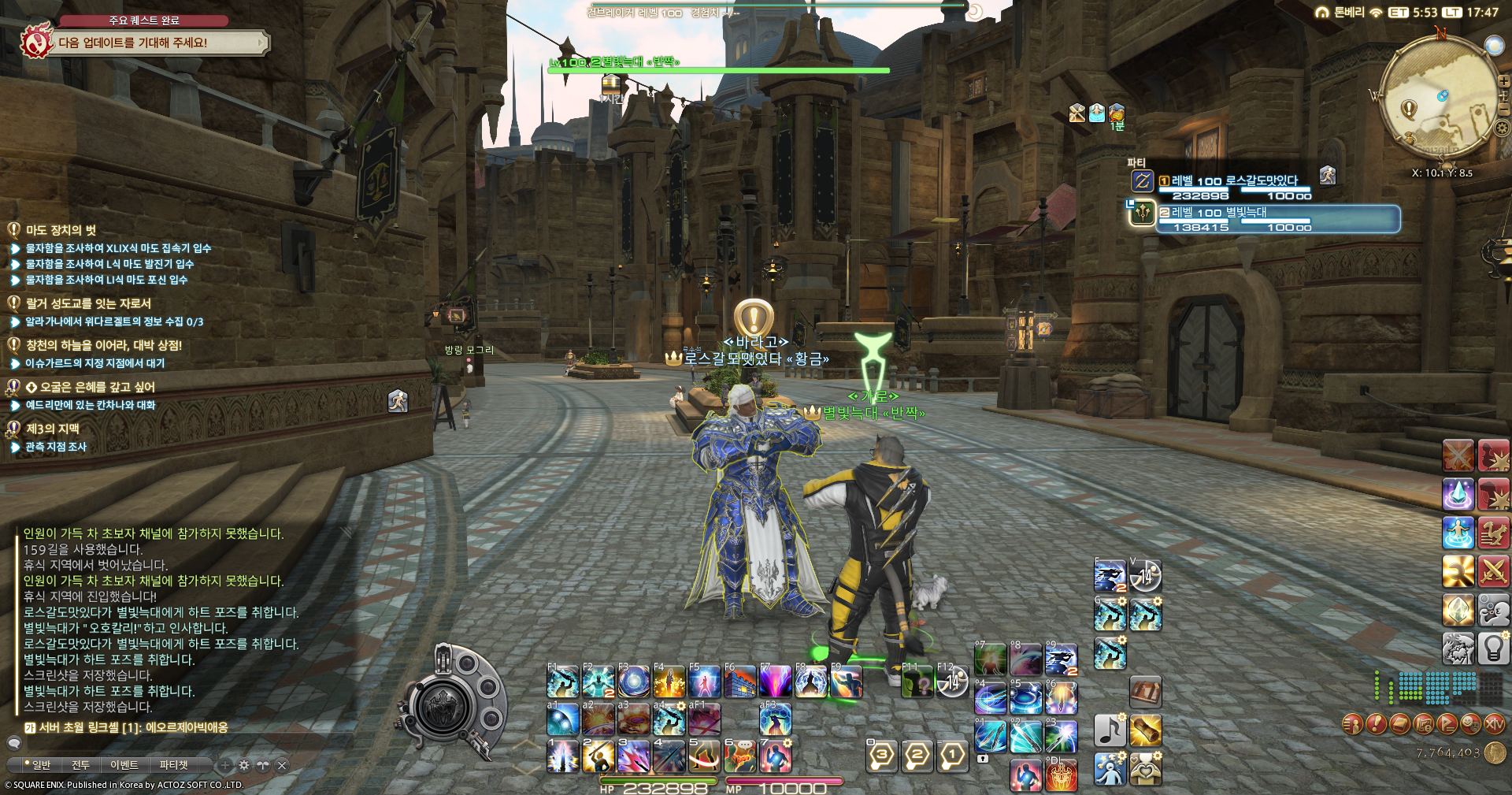Open the XIV system menu icon
The height and width of the screenshot is (795, 1512).
tap(1494, 723)
